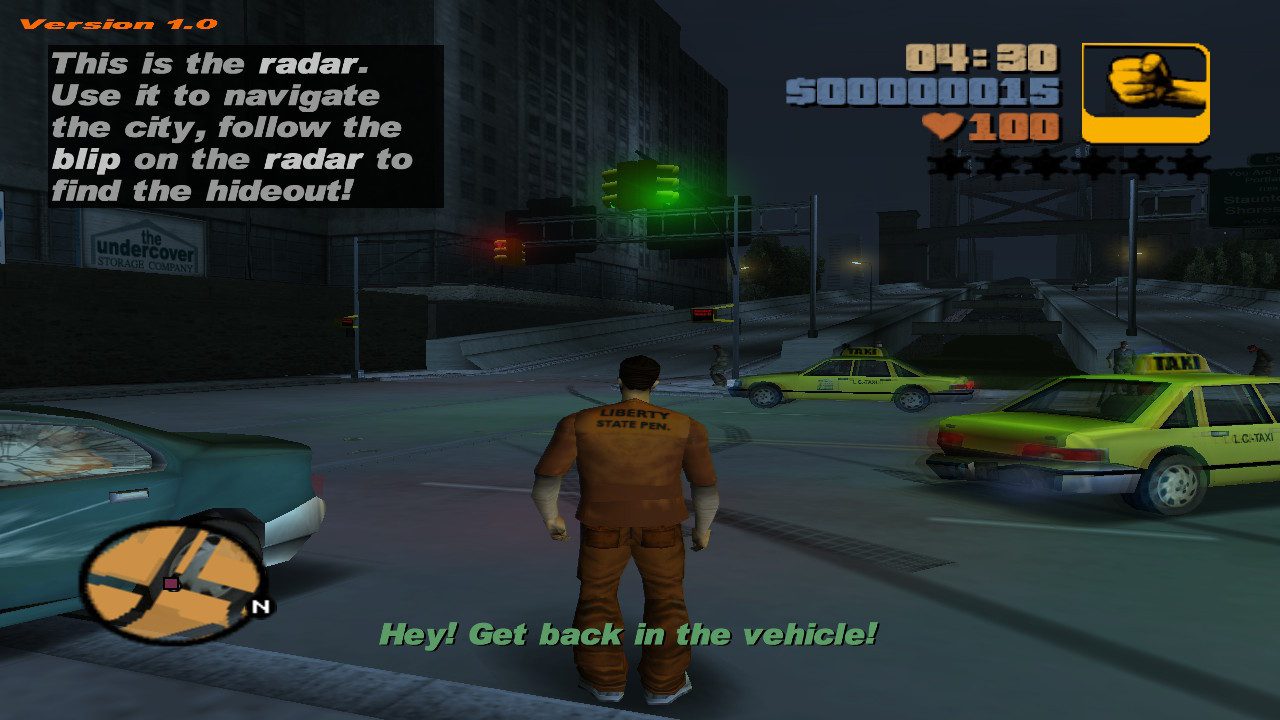Click the N compass marker on the radar

pos(262,607)
